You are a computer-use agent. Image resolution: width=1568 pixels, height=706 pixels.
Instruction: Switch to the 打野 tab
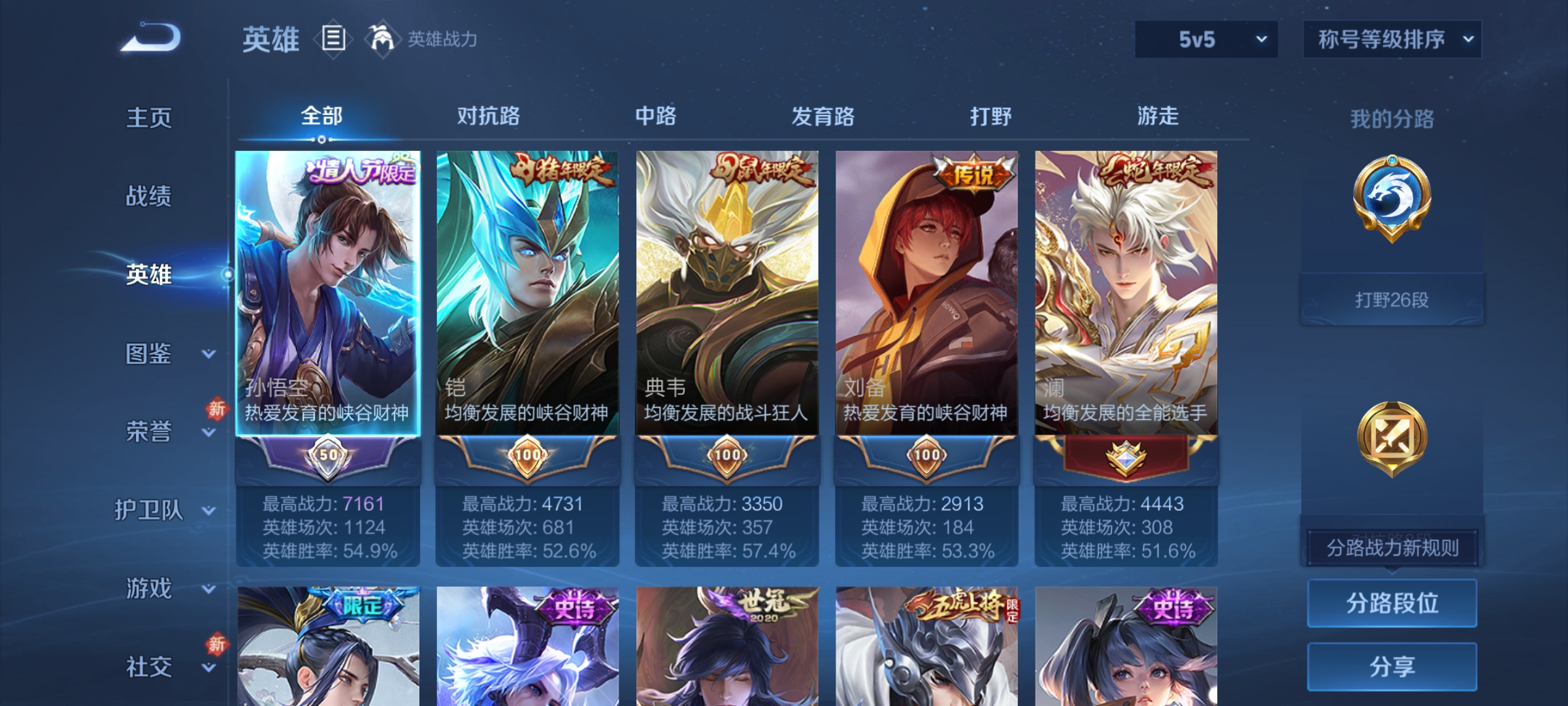(x=991, y=116)
